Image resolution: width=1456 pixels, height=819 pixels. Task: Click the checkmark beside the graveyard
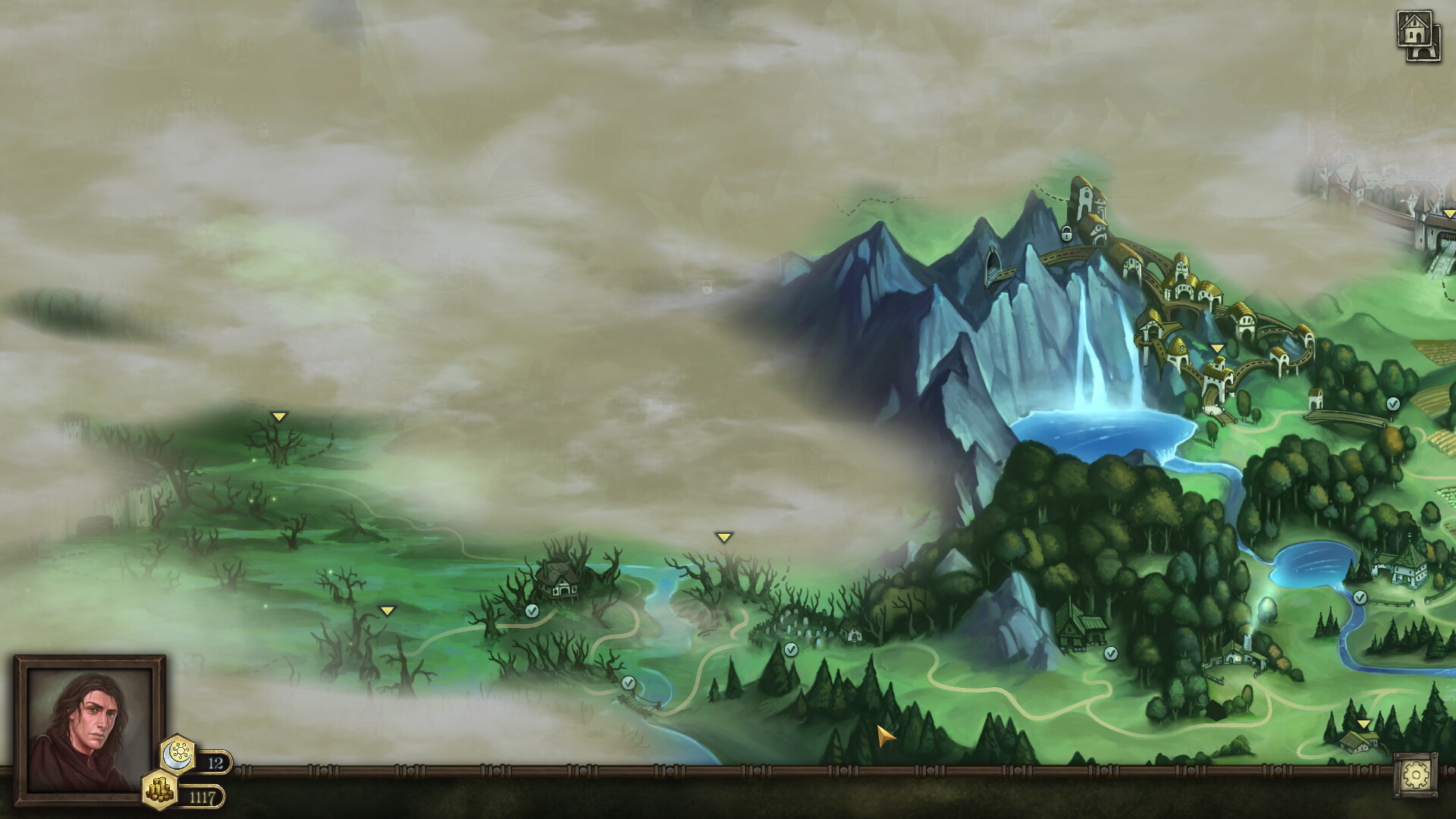[x=790, y=648]
